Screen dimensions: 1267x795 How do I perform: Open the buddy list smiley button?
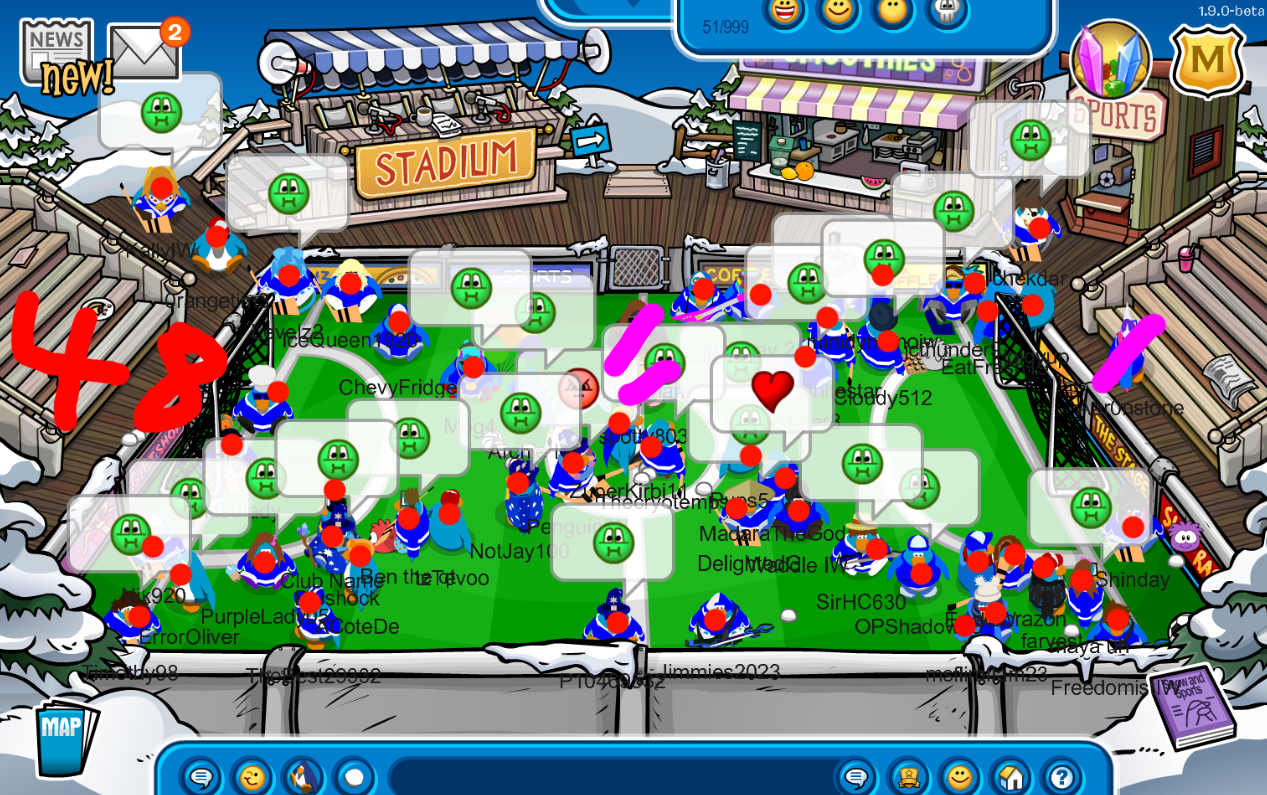(x=959, y=777)
